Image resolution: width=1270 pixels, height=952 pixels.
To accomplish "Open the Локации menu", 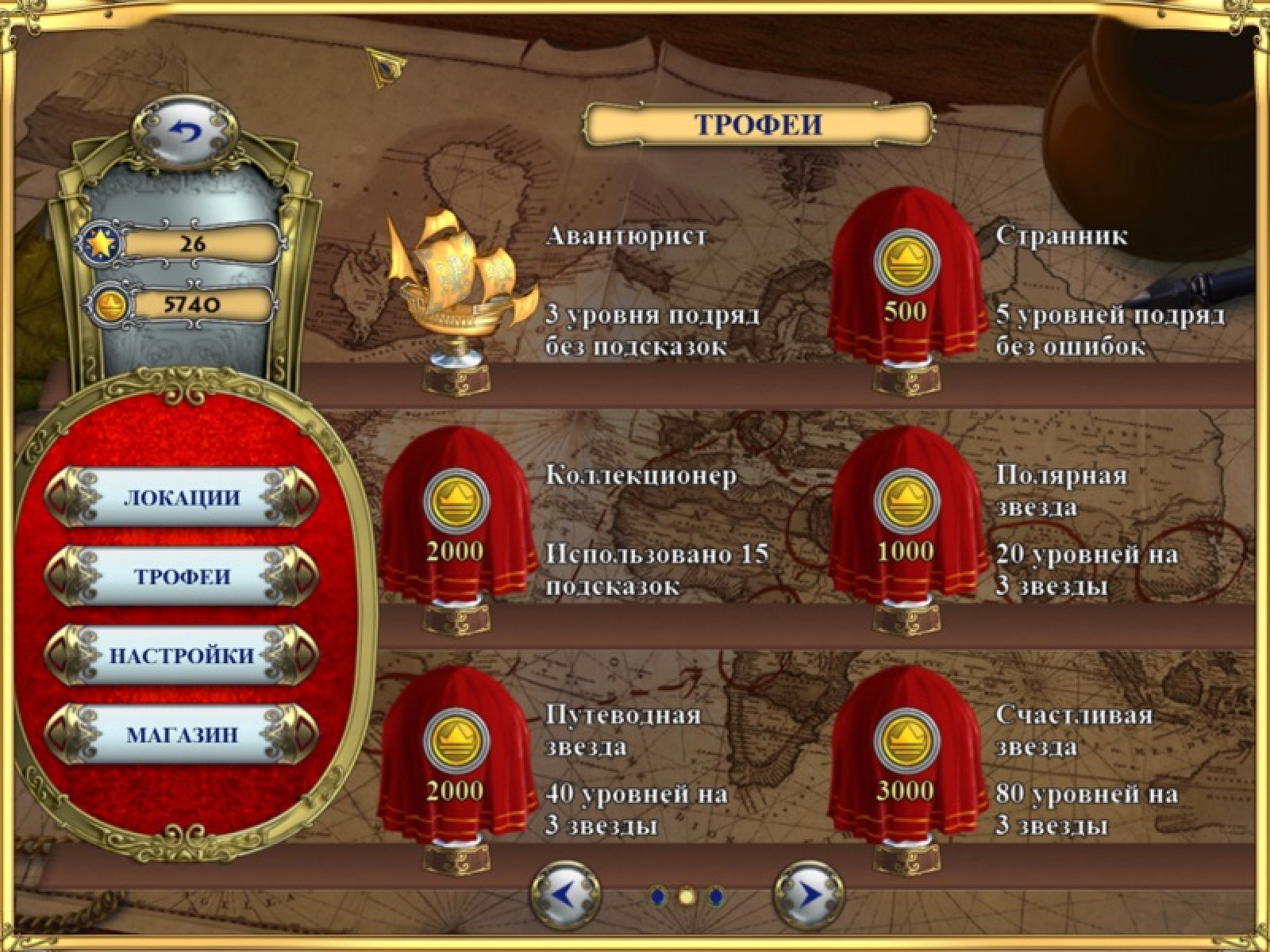I will click(182, 498).
